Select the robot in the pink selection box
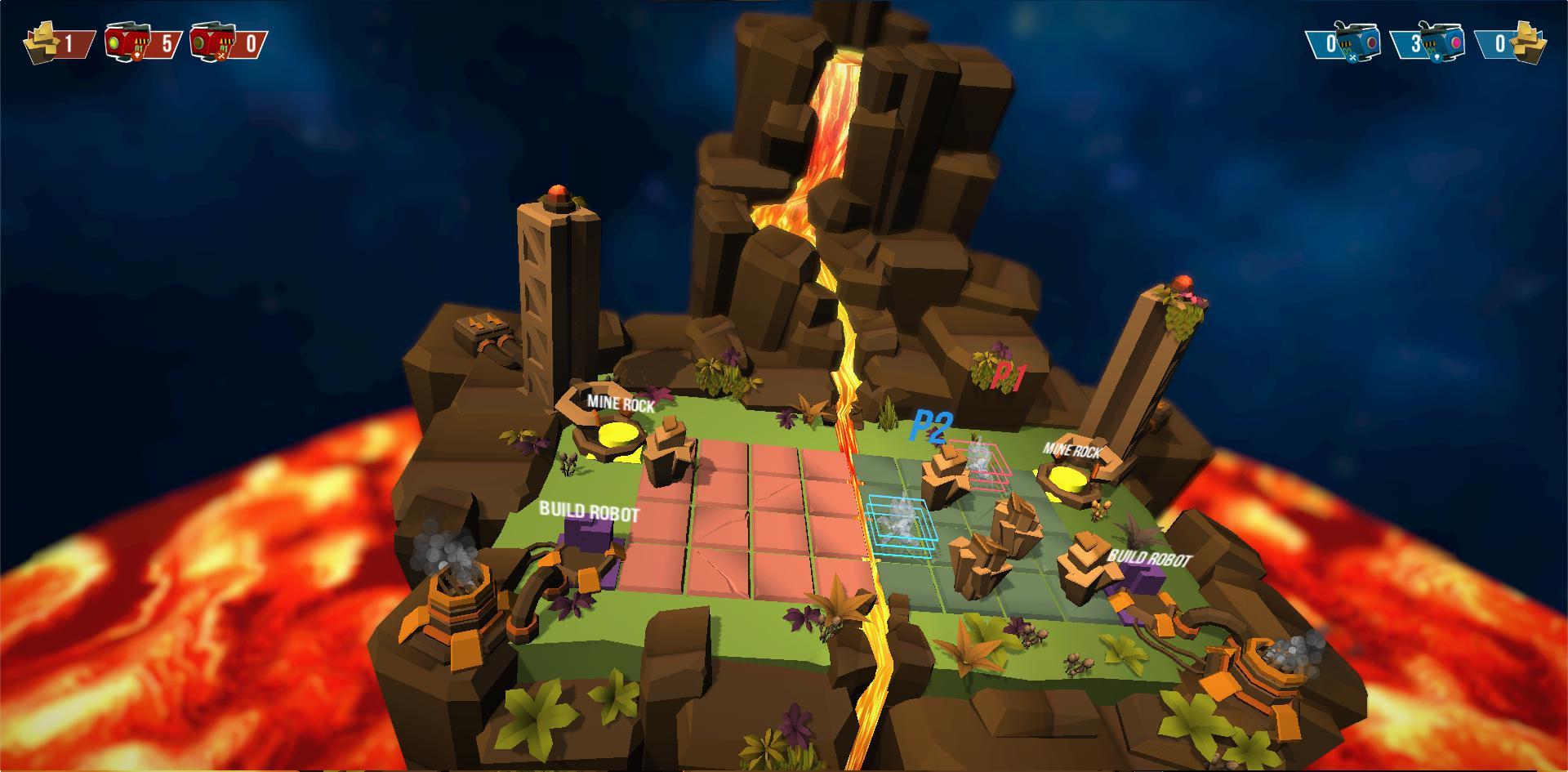 978,461
